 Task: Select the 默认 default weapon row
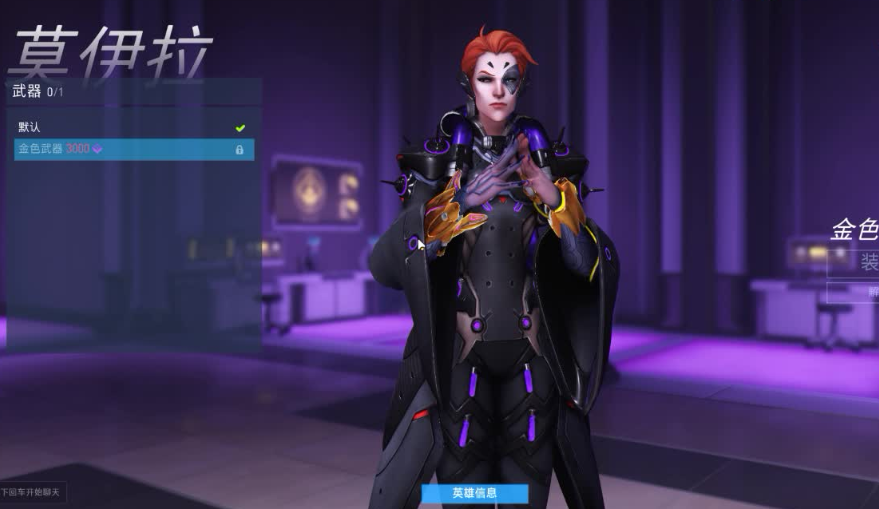pyautogui.click(x=130, y=127)
